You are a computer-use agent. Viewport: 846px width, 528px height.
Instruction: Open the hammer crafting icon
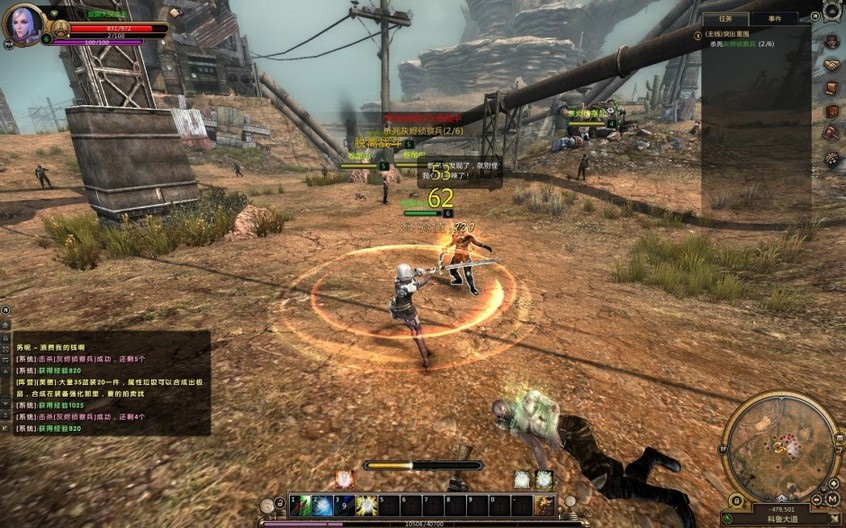tap(831, 133)
